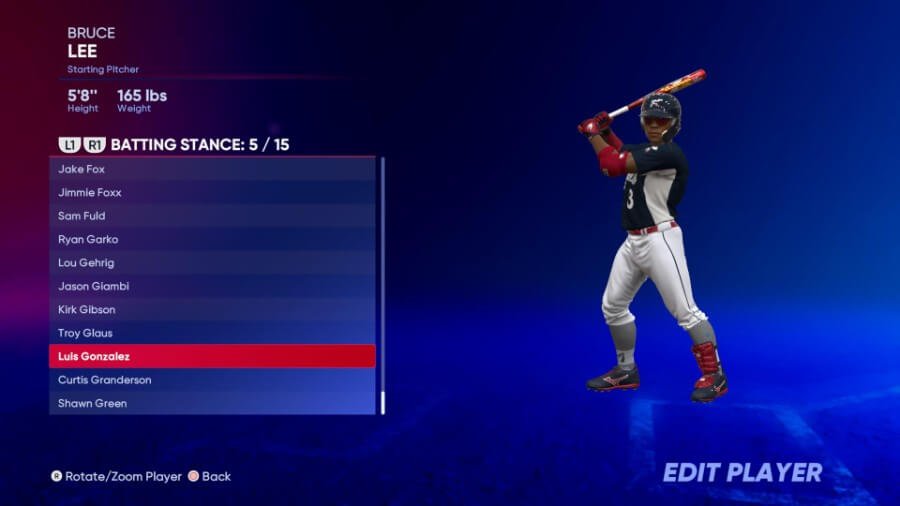
Task: Choose the Lou Gehrig batting stance
Action: 212,263
